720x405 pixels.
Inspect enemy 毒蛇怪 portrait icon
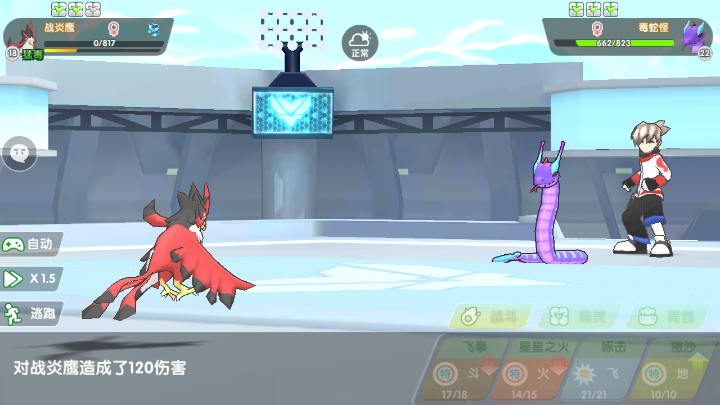point(695,37)
